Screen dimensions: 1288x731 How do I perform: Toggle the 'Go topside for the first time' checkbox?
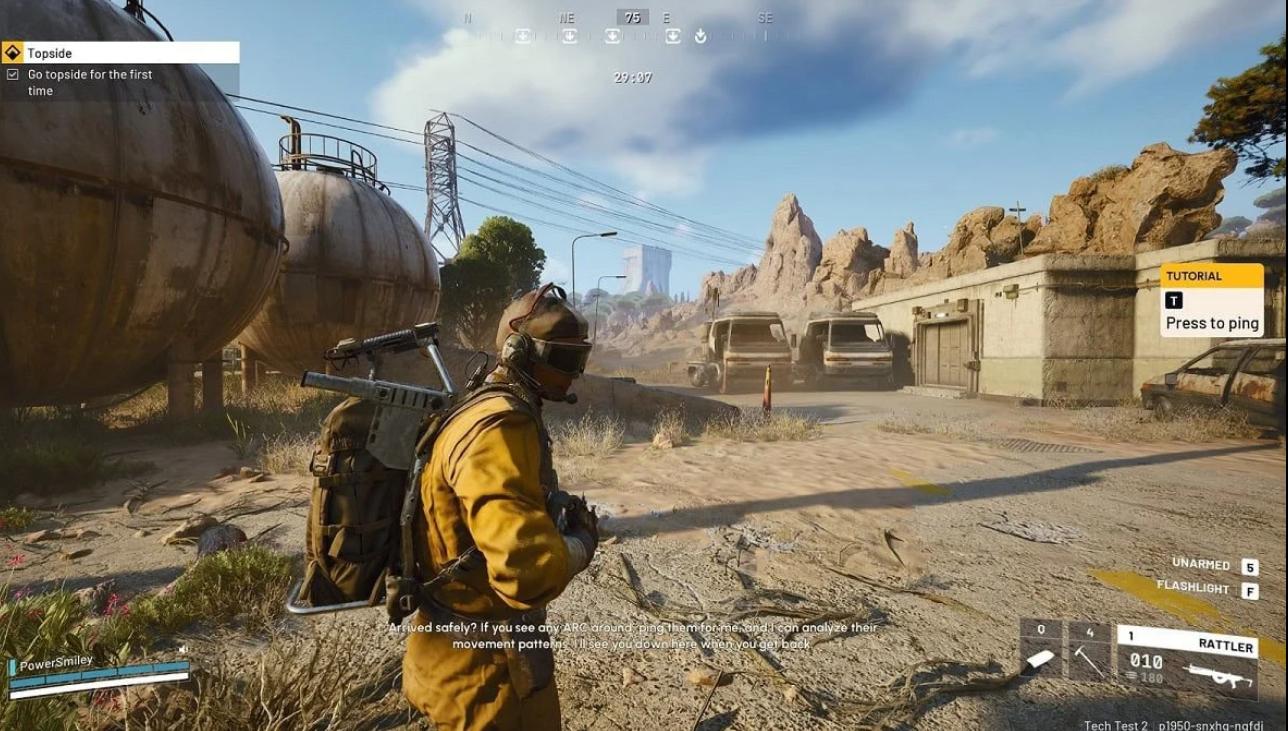(x=12, y=75)
